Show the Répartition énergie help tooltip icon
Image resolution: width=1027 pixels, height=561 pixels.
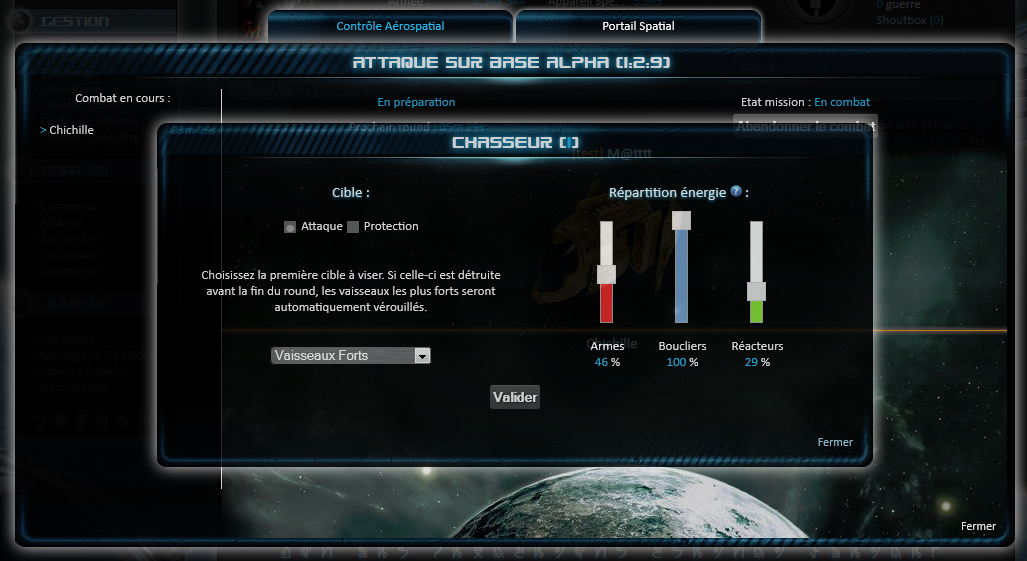point(736,191)
